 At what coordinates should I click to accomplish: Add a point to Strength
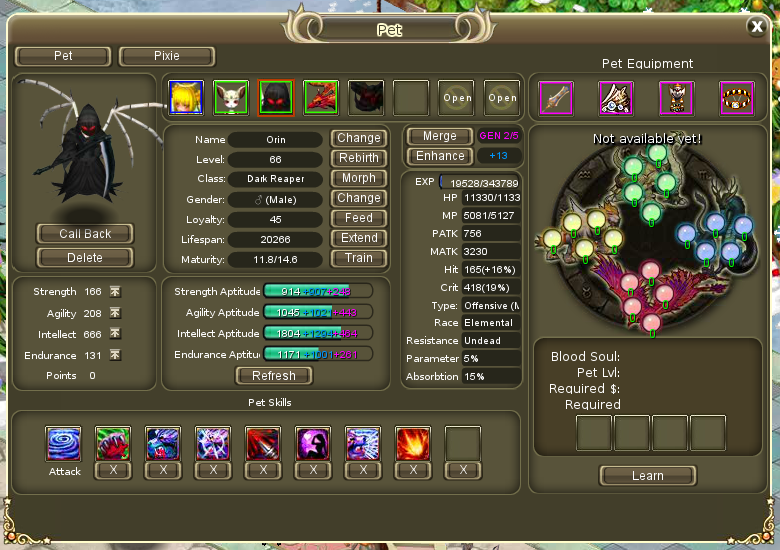[115, 292]
